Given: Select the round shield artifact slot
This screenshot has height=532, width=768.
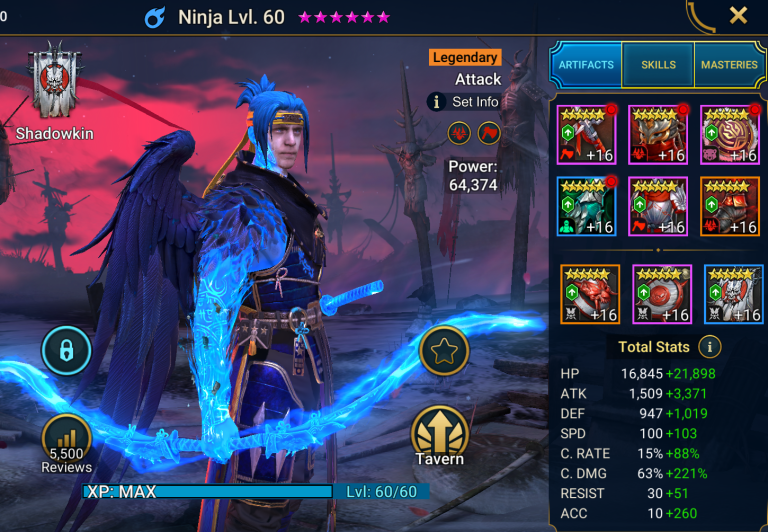Looking at the screenshot, I should point(730,134).
